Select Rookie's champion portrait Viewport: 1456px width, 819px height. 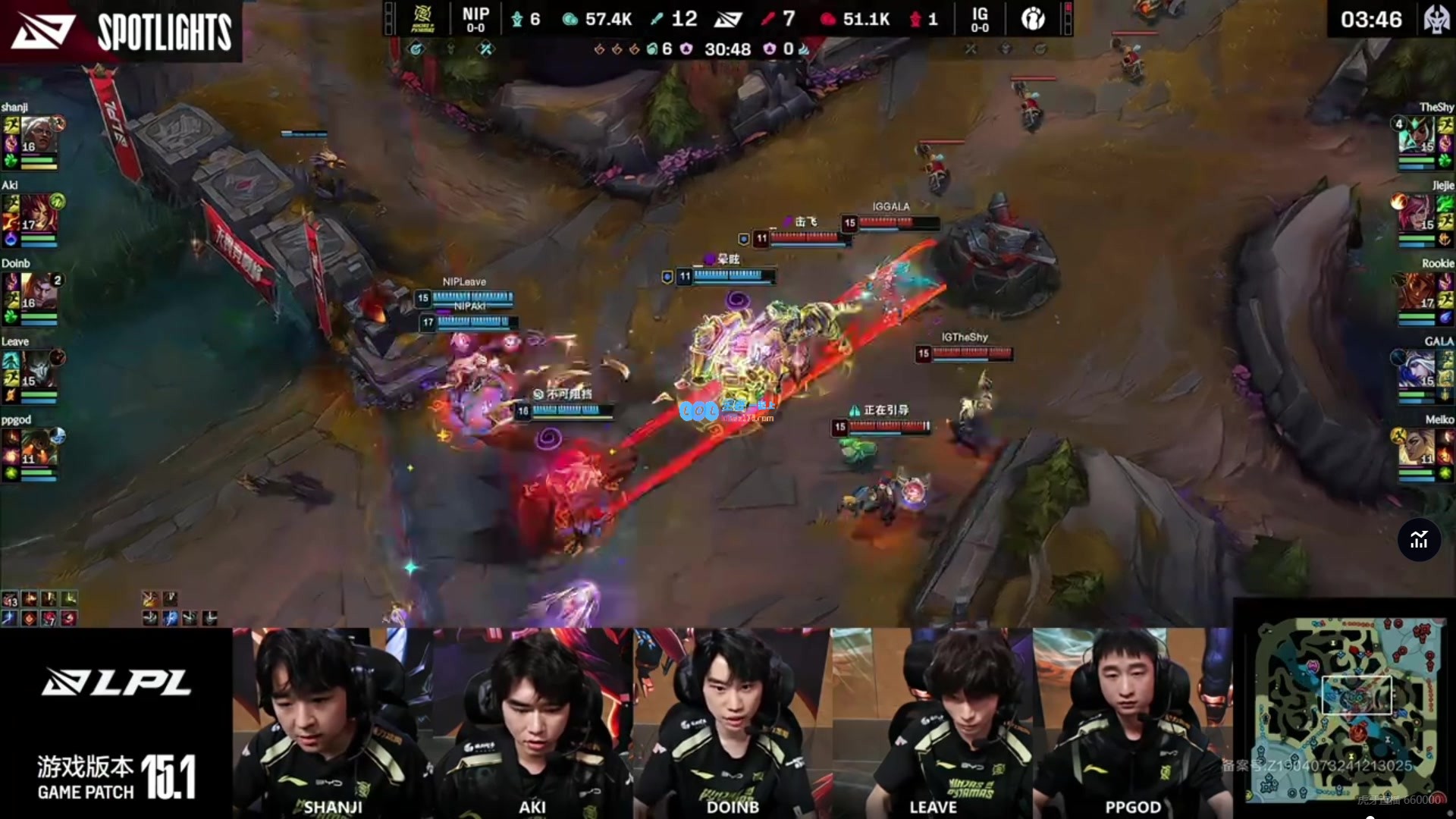click(1417, 291)
